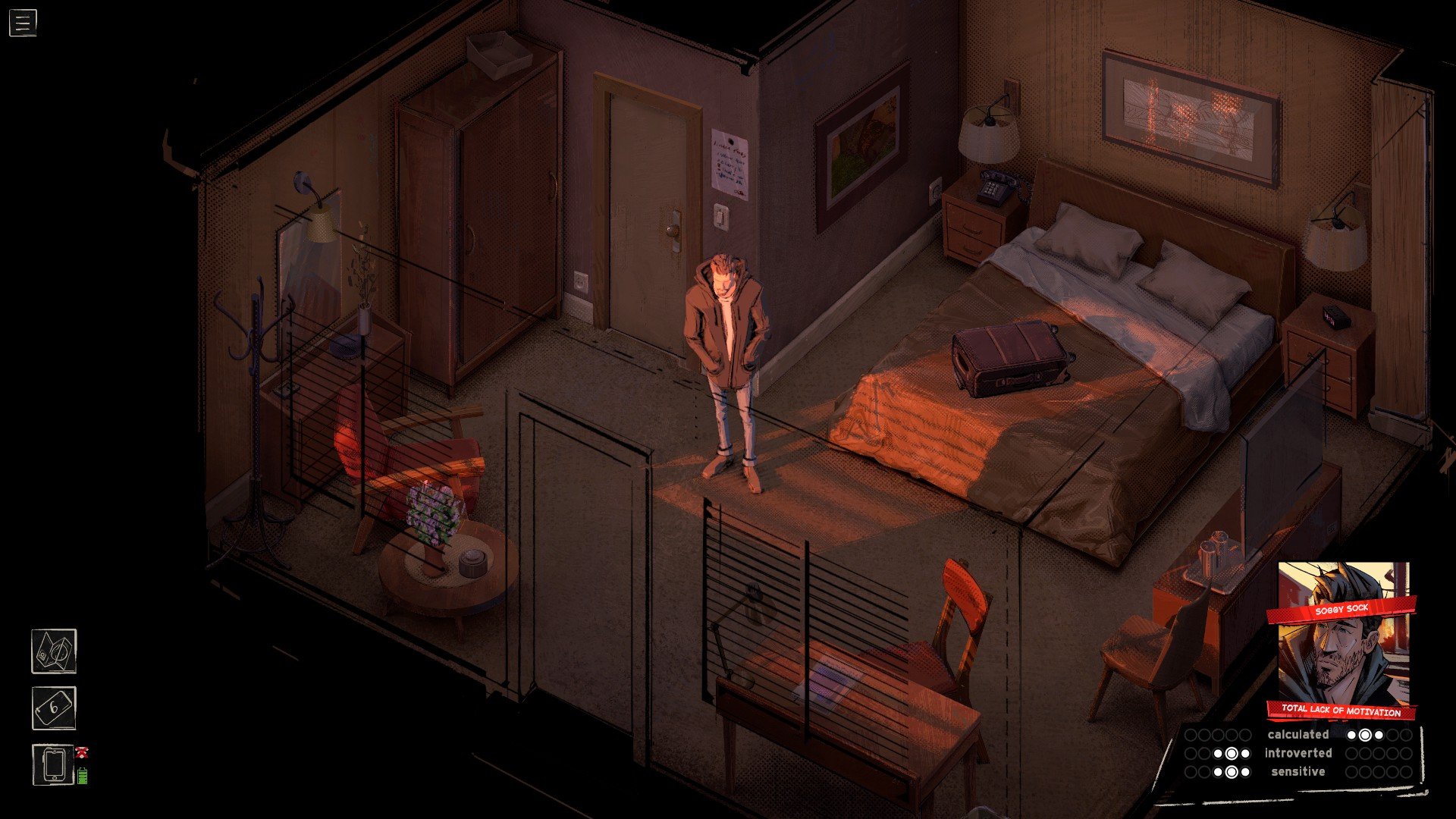Click the Soggy Sock character portrait
The image size is (1456, 819).
pos(1342,641)
